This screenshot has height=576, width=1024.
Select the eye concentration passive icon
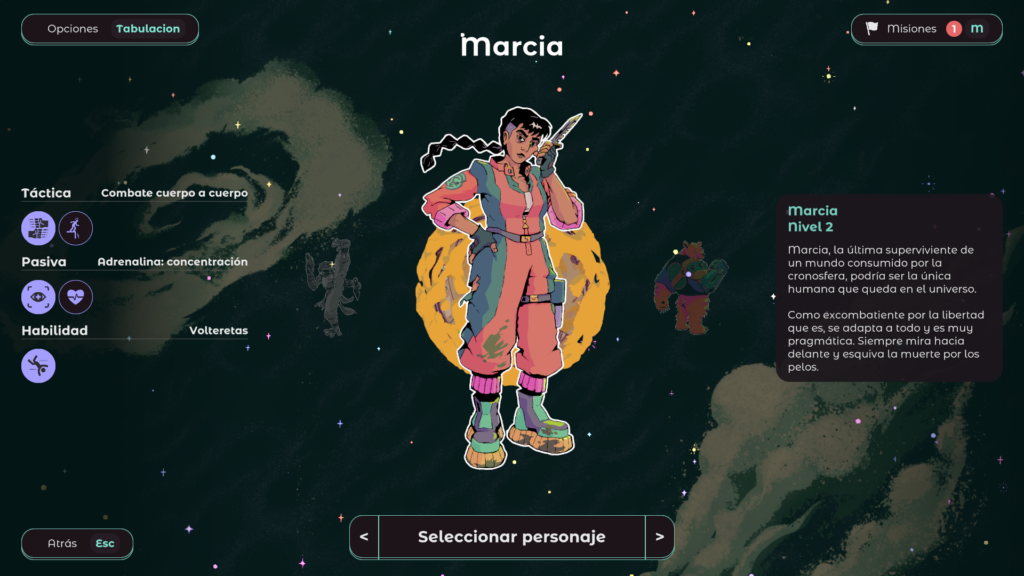point(38,297)
